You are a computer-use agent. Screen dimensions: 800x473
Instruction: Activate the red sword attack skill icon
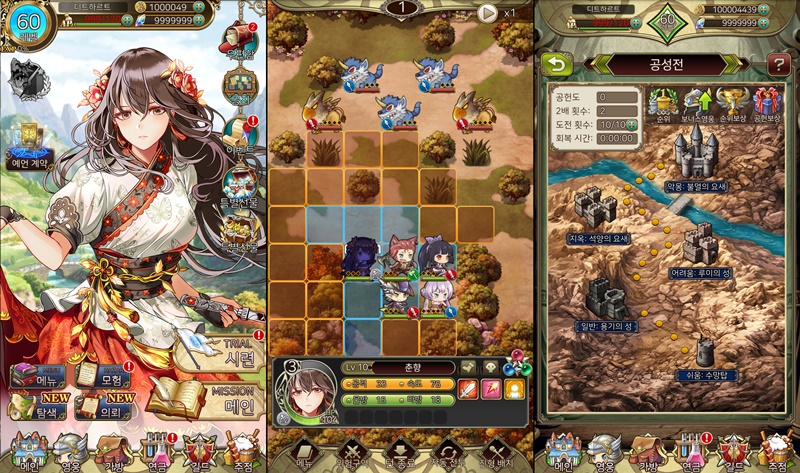coord(468,390)
